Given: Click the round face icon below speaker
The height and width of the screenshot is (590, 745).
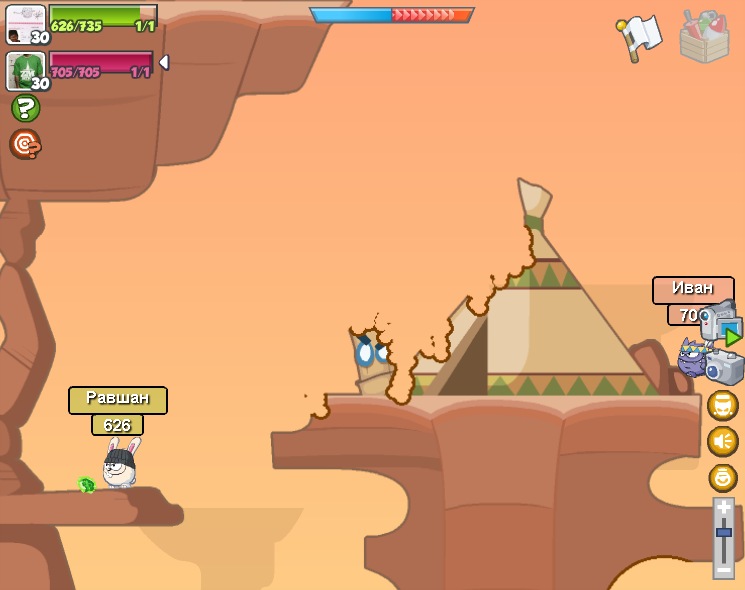Looking at the screenshot, I should click(x=723, y=477).
